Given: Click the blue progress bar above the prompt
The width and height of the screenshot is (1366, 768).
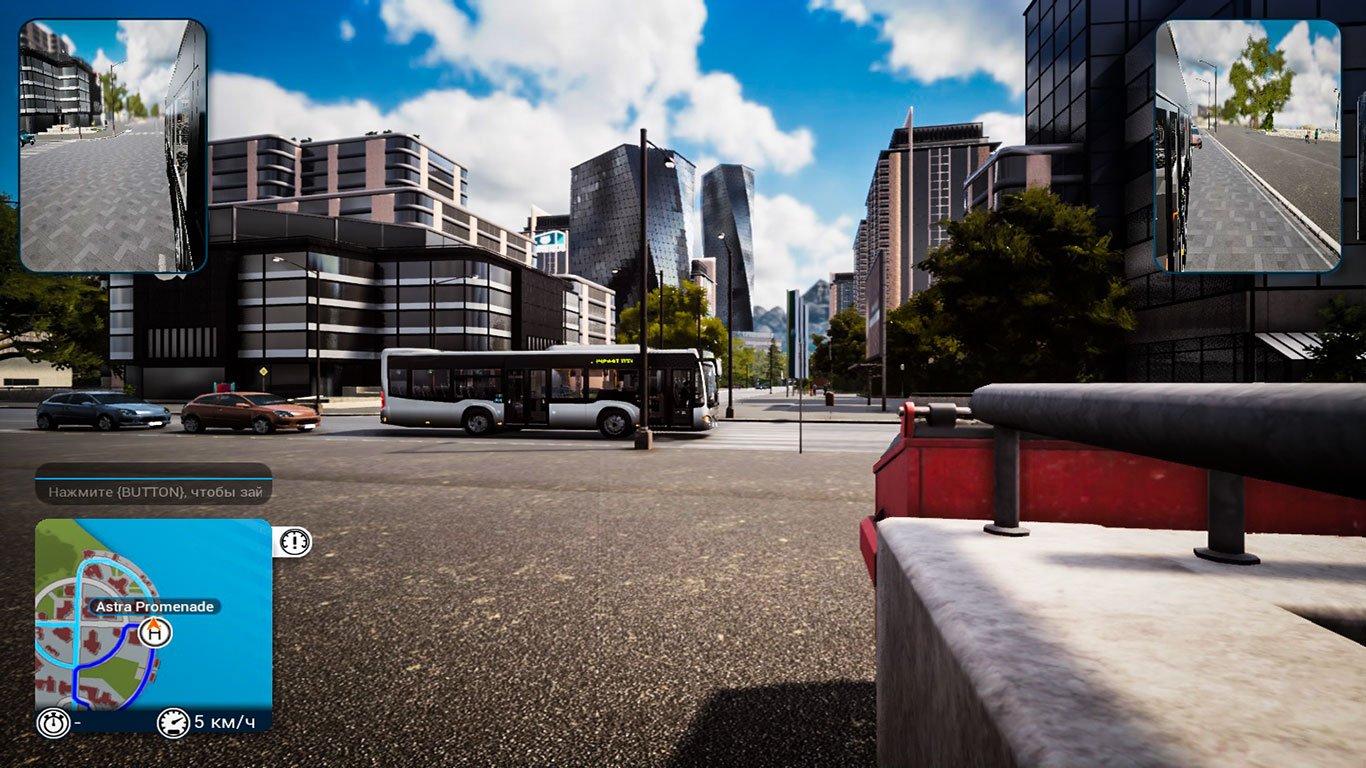Looking at the screenshot, I should (x=154, y=476).
